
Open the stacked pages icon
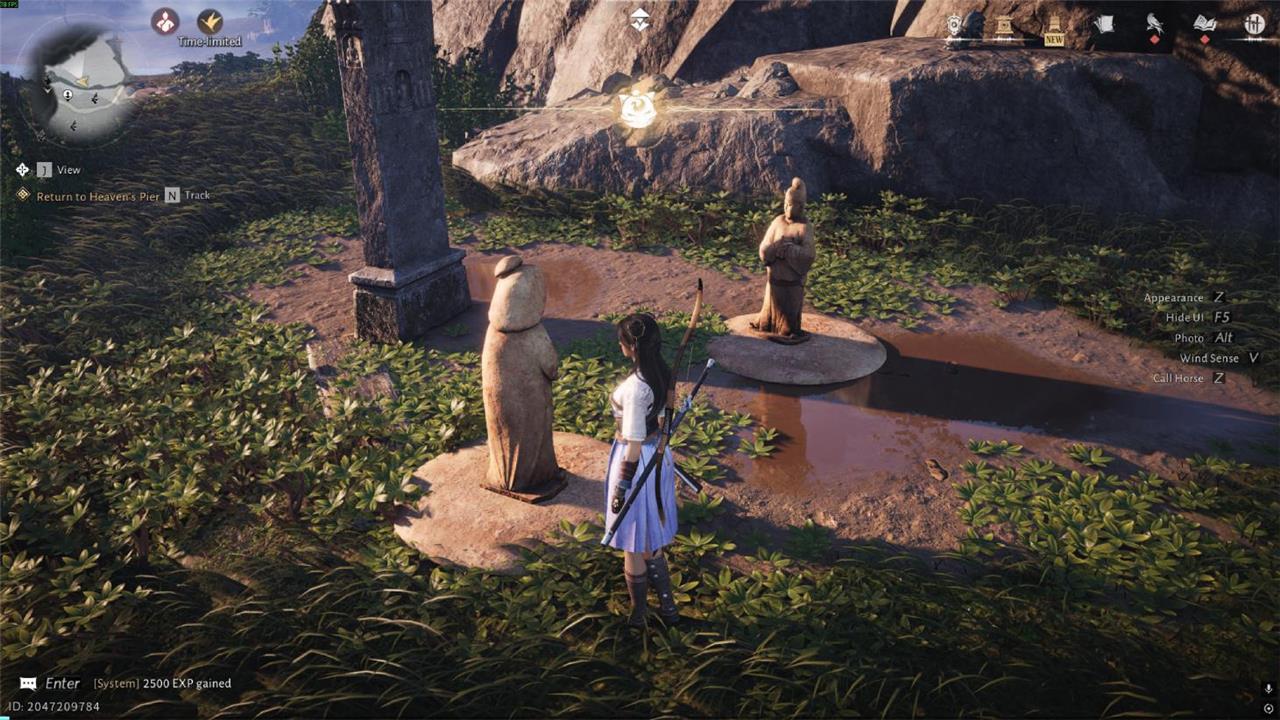[x=1104, y=24]
